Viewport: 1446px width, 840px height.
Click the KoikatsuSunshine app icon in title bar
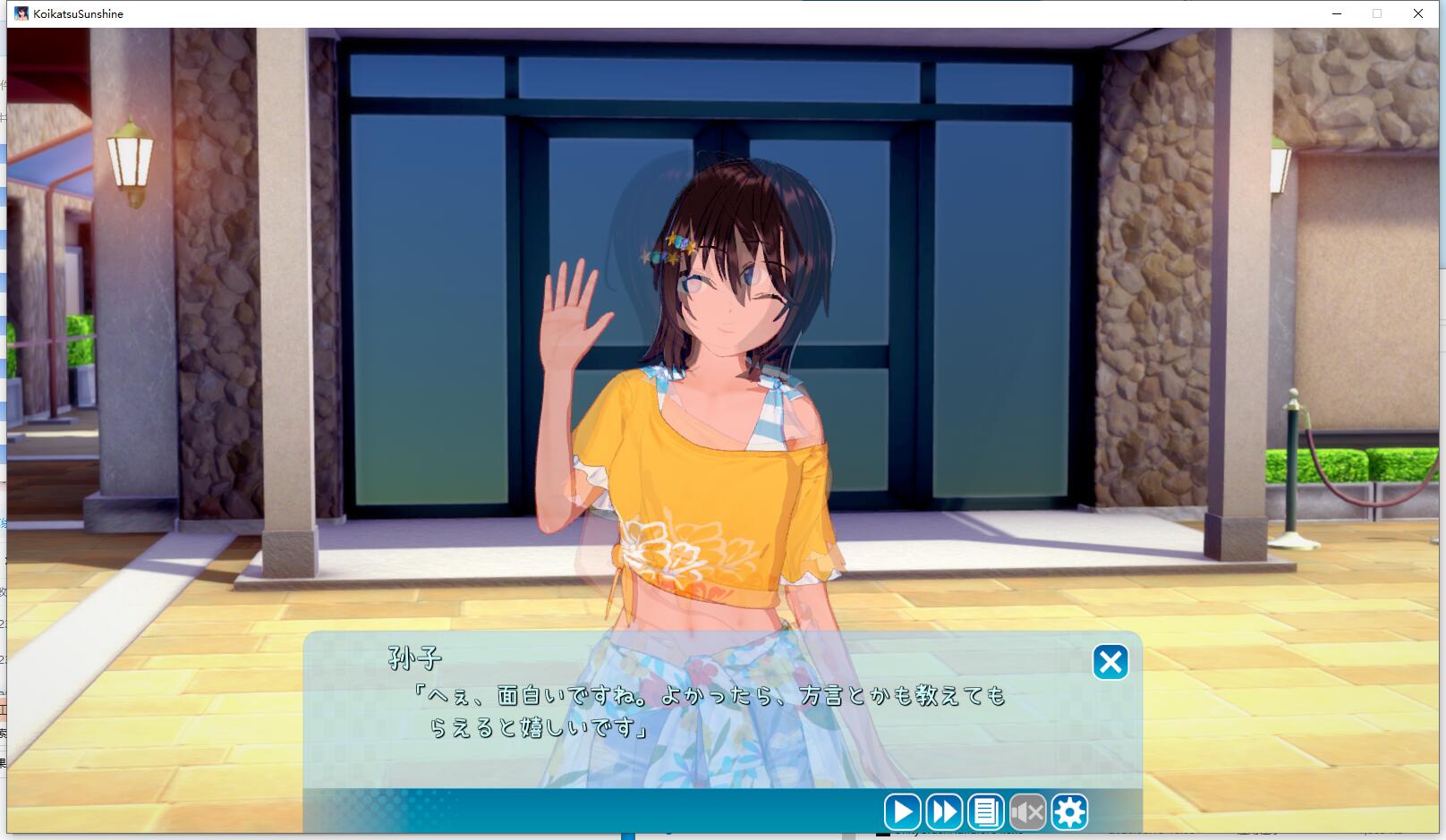pos(20,13)
